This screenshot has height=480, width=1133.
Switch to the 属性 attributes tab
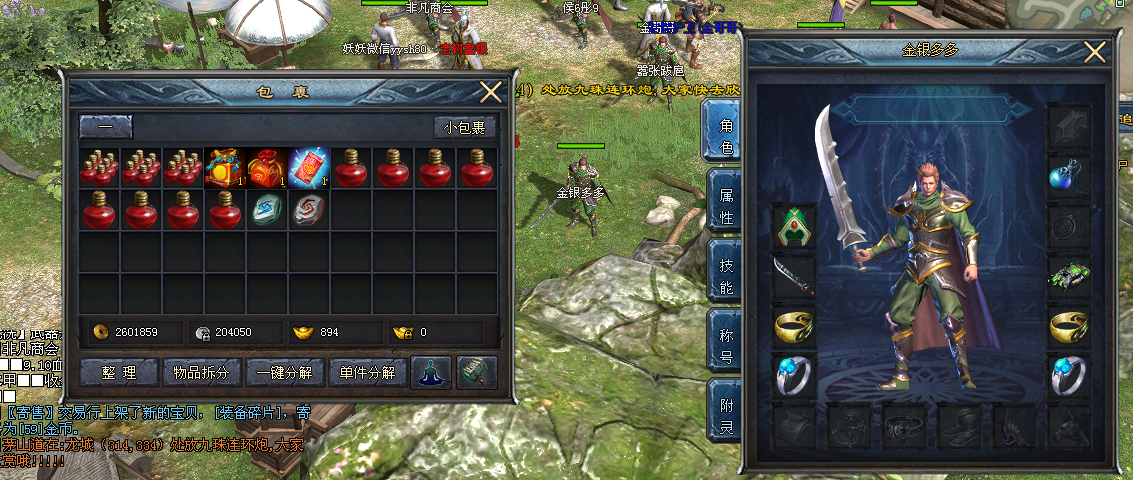(x=724, y=205)
